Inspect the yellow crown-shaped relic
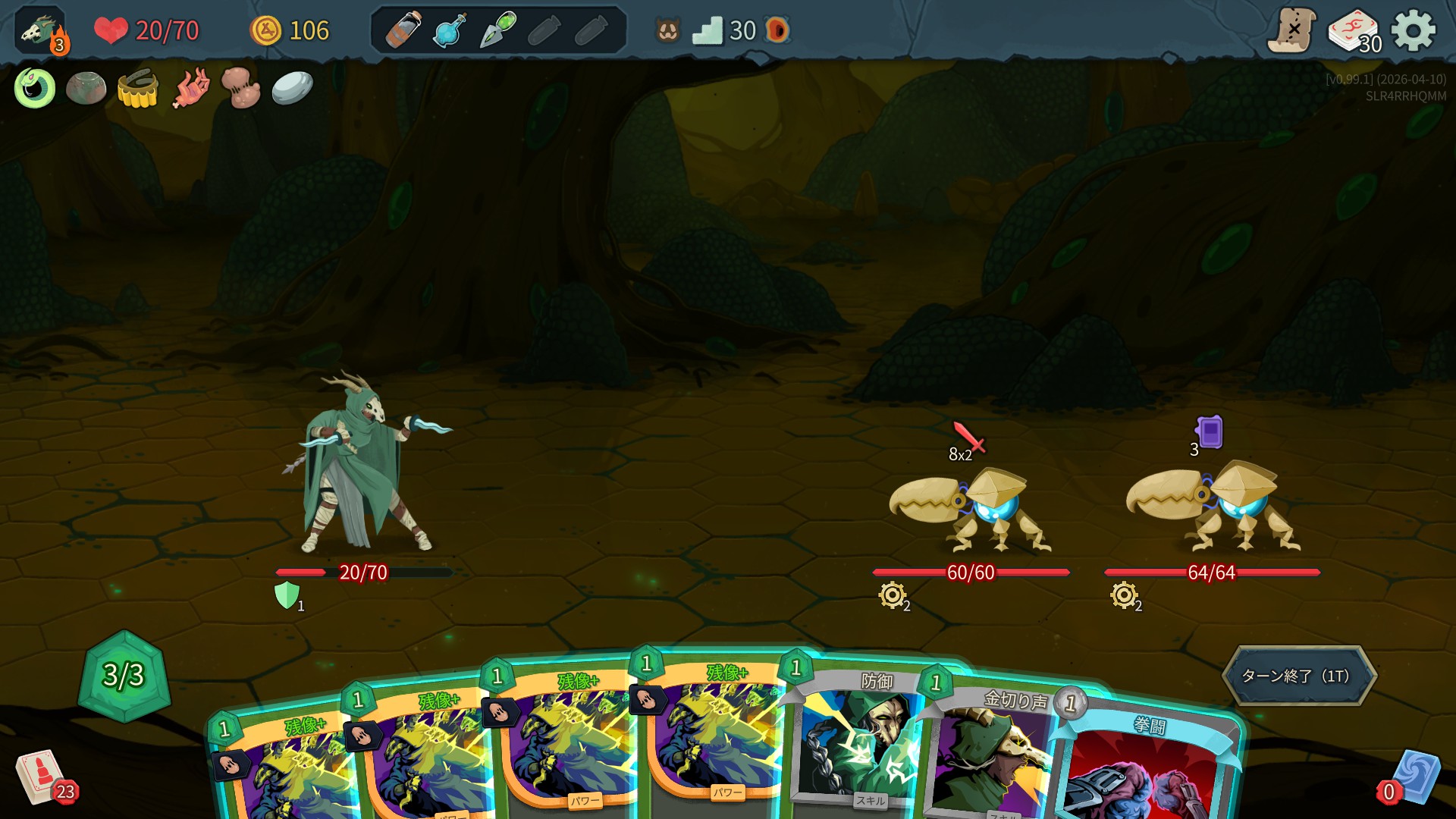The image size is (1456, 819). (138, 89)
